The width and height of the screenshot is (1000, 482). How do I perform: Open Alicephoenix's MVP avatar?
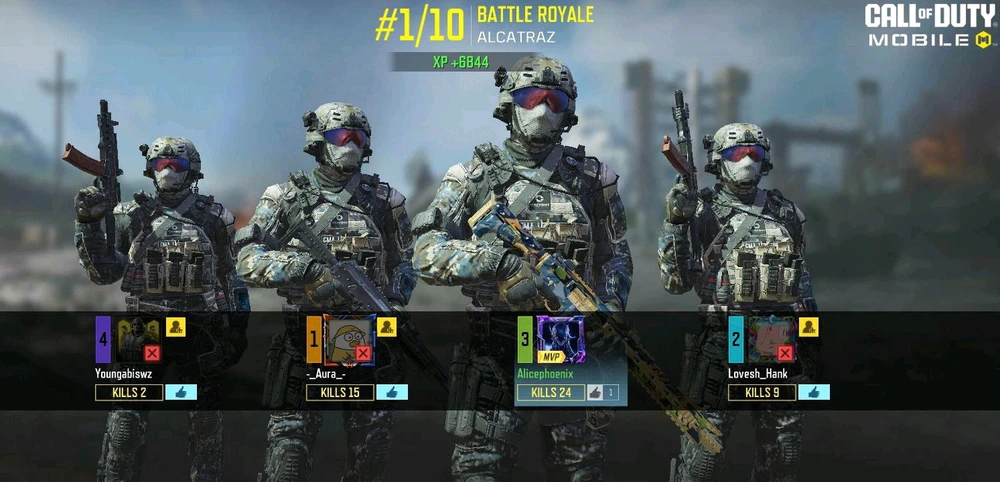560,340
